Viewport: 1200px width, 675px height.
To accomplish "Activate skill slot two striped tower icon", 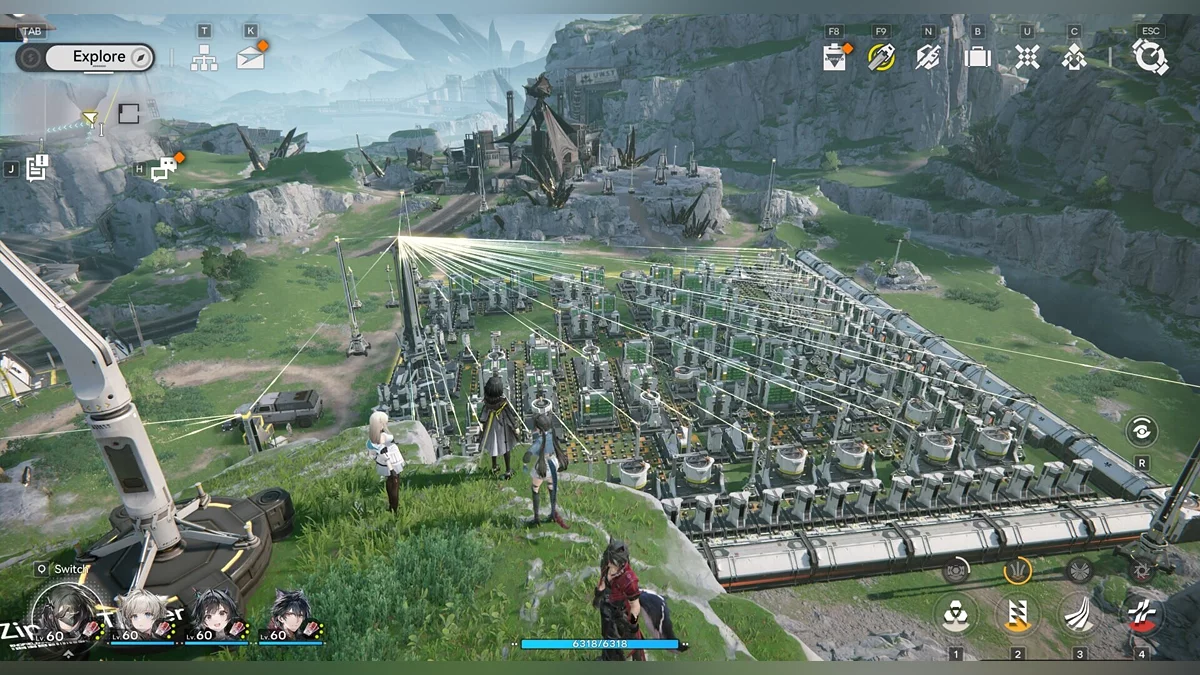I will pos(1017,614).
